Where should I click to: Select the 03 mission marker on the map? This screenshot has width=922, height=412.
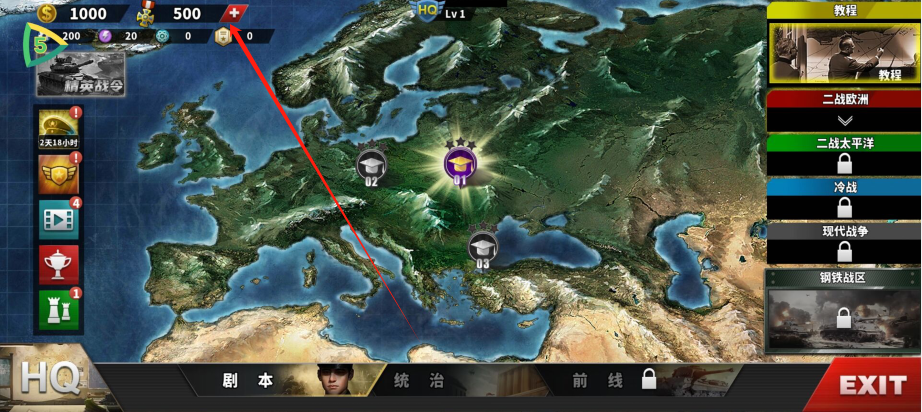tap(482, 247)
